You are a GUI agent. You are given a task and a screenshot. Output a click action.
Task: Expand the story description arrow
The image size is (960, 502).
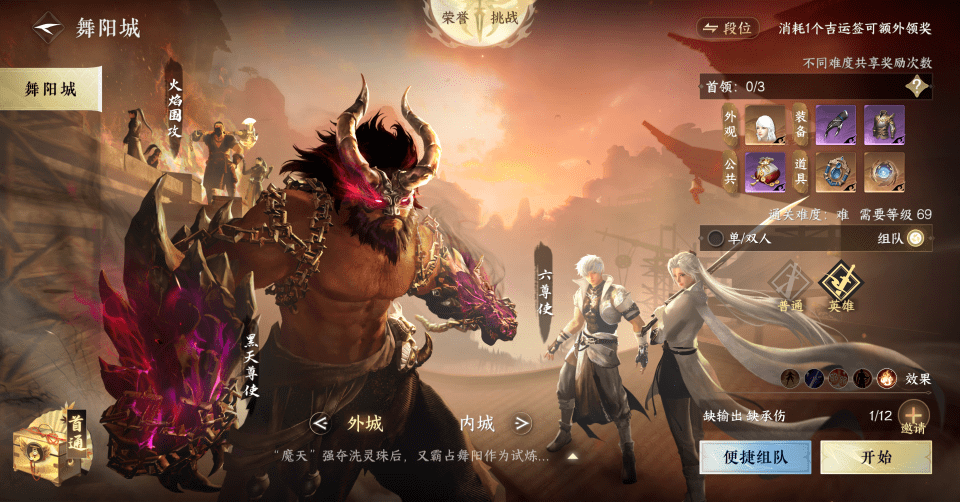(574, 456)
